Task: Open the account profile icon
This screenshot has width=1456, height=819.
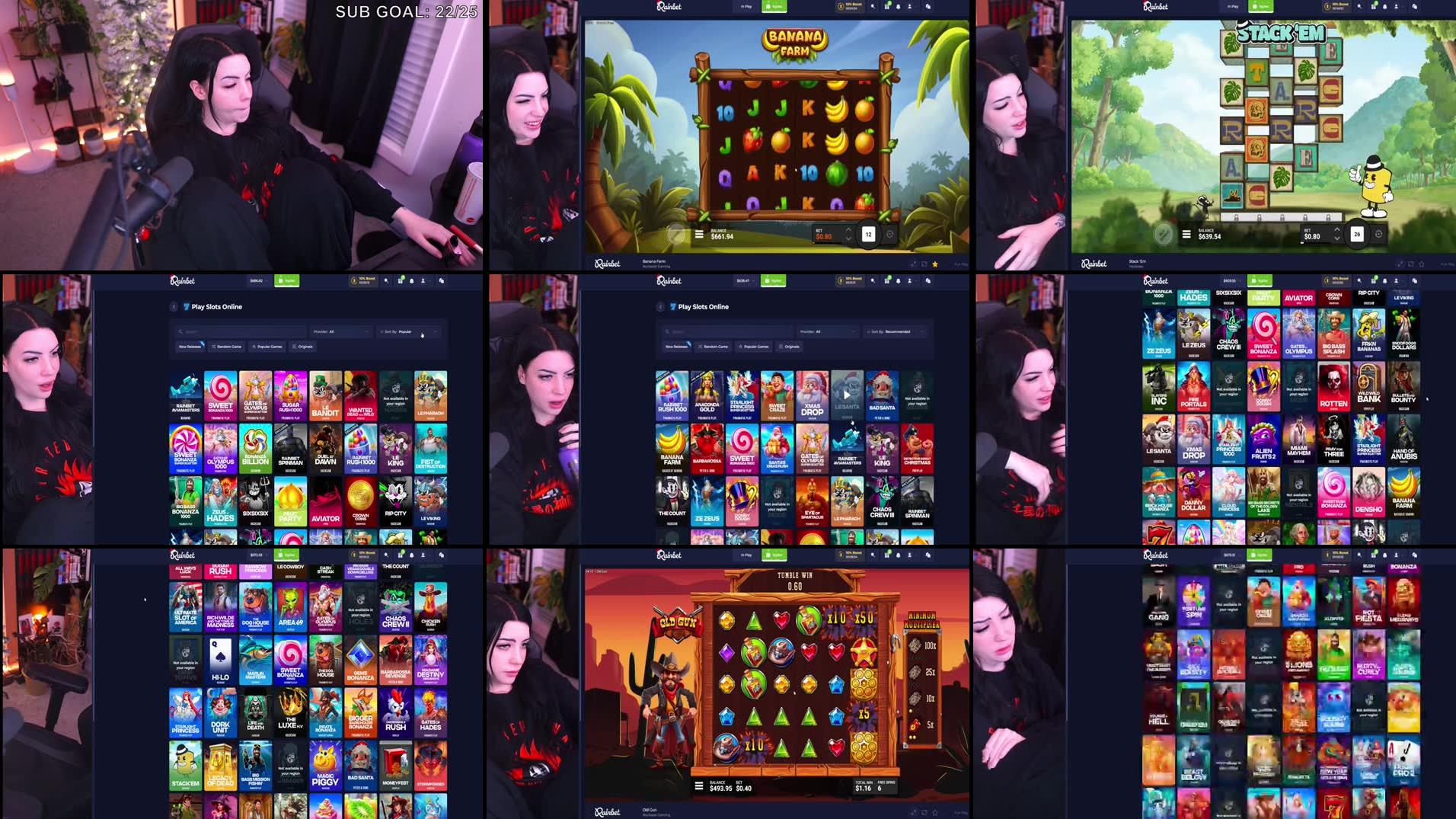Action: (909, 5)
